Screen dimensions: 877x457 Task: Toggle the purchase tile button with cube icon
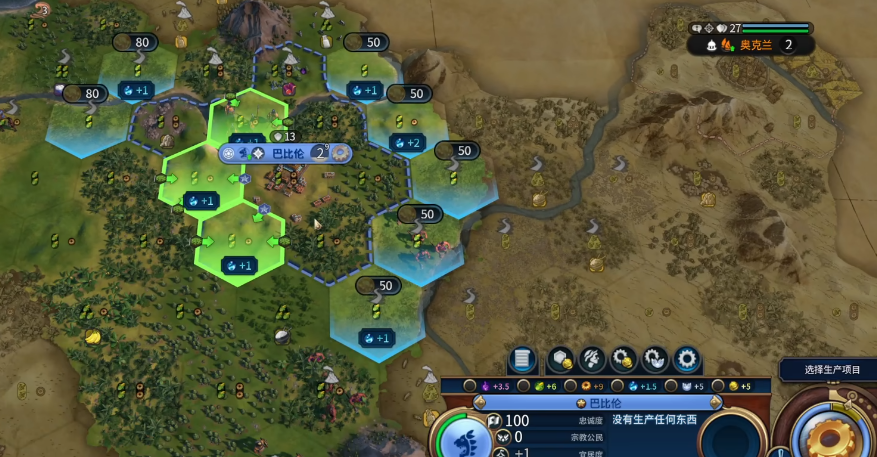tap(560, 358)
